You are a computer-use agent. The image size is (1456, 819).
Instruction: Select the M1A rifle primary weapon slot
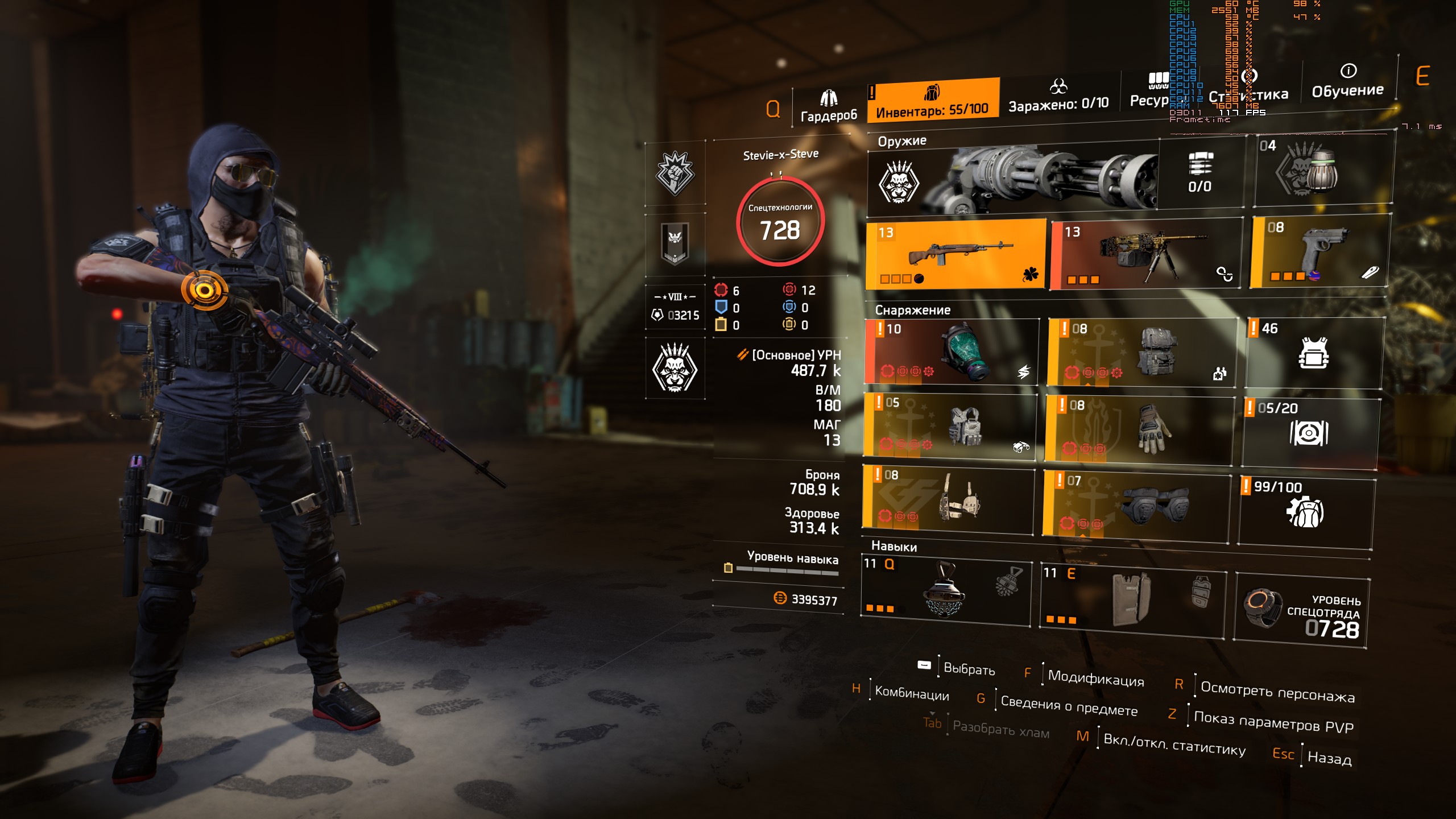pyautogui.click(x=957, y=255)
